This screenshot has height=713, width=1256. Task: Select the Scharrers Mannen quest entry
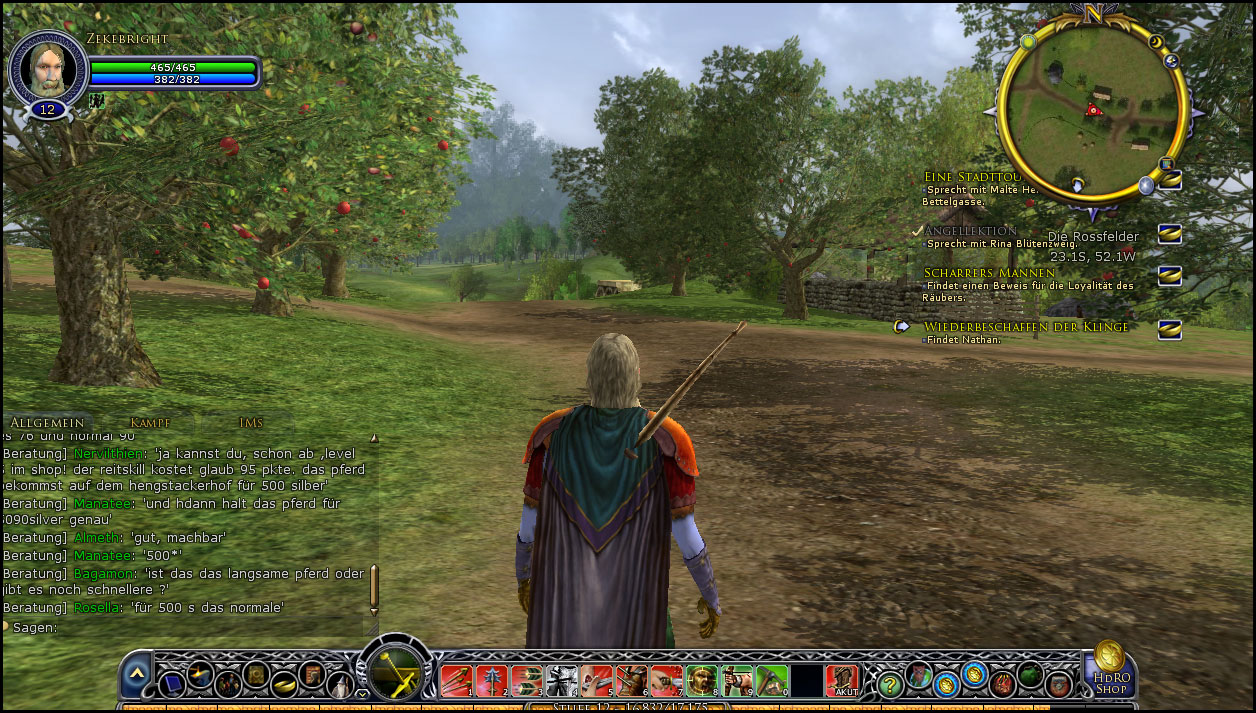[x=989, y=273]
